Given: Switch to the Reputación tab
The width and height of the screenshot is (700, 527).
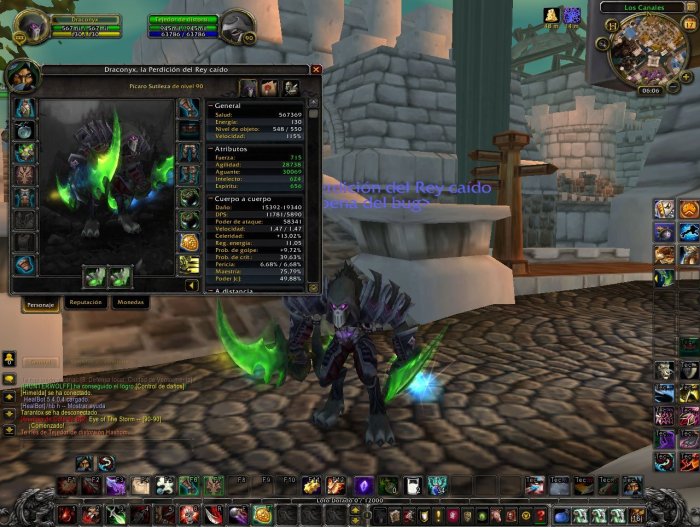Looking at the screenshot, I should click(85, 301).
